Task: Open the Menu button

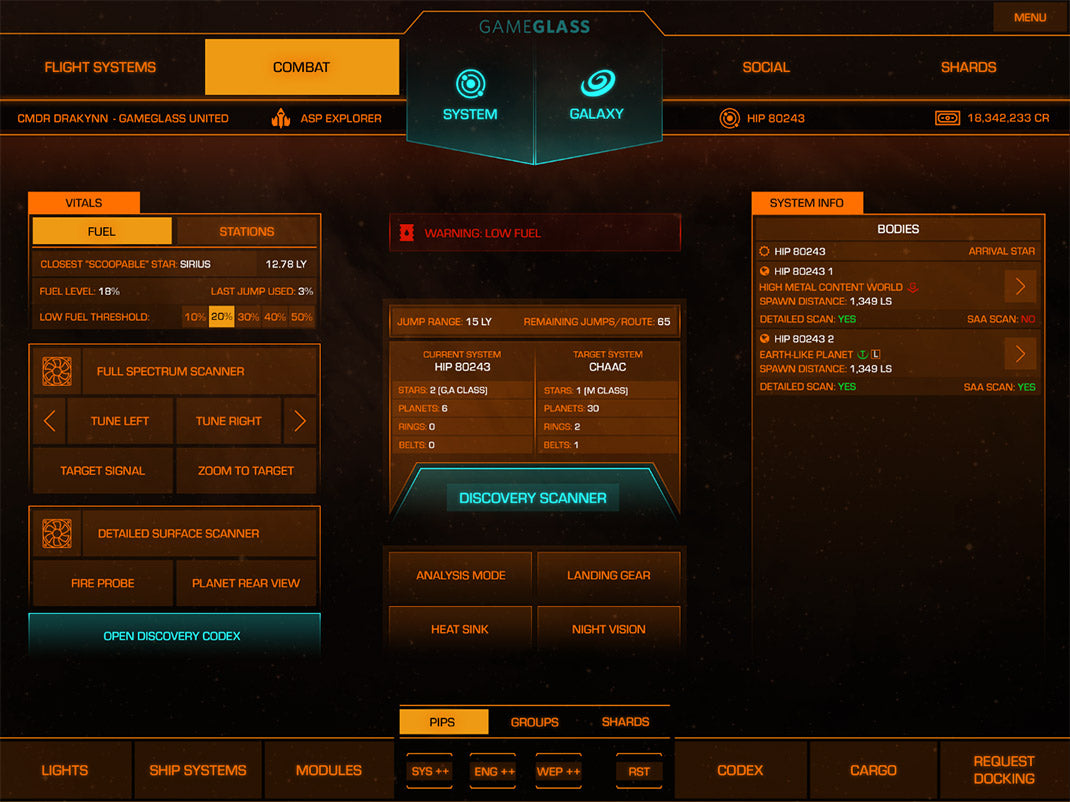Action: point(1029,17)
